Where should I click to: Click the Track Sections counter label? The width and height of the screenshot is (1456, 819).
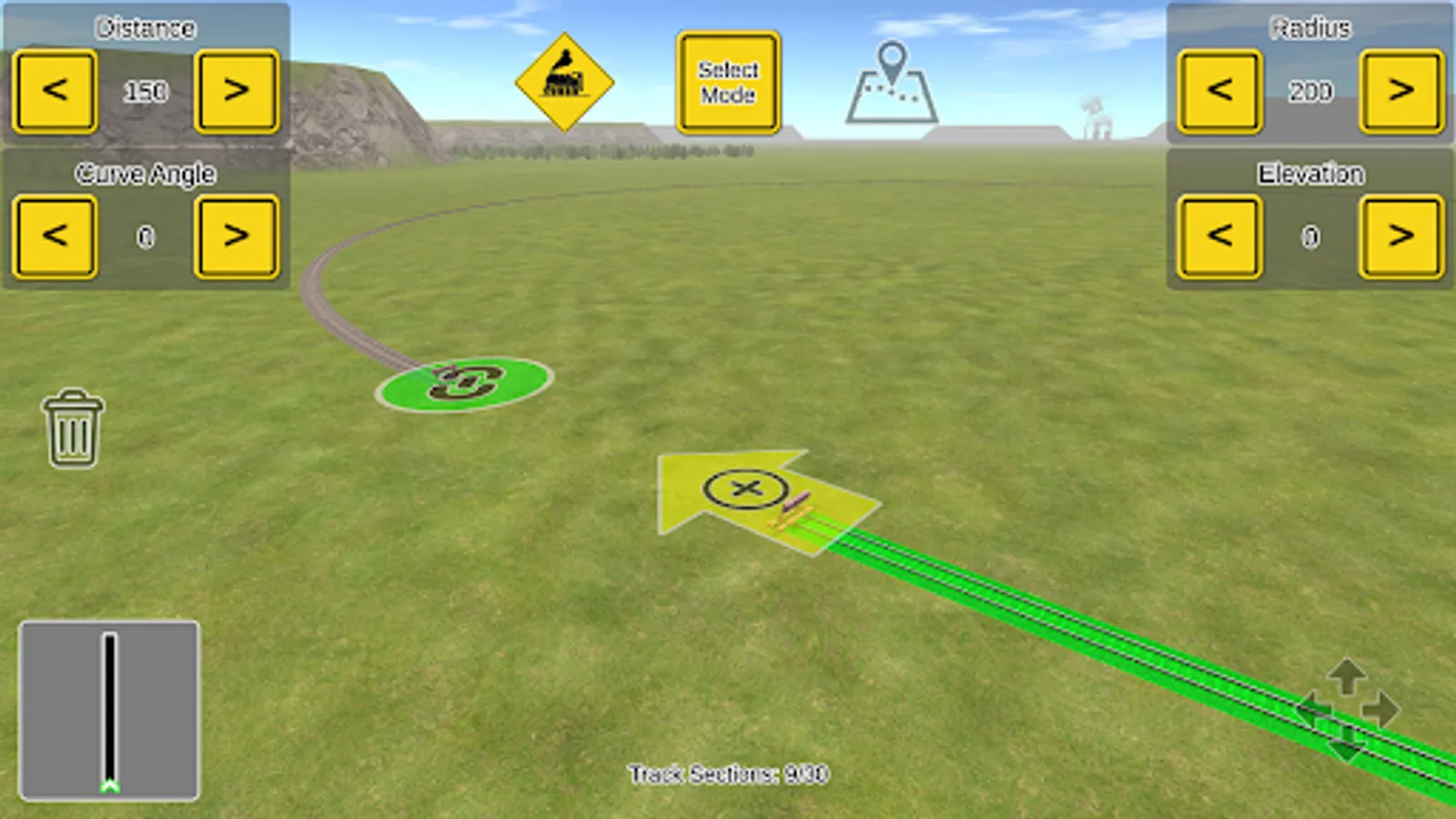click(x=728, y=772)
